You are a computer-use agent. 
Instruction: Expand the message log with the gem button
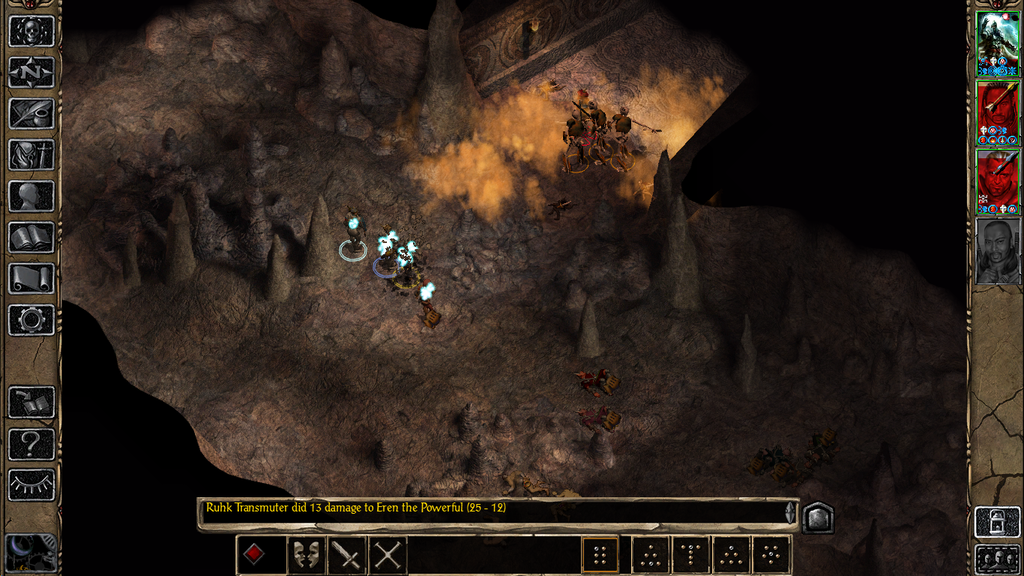817,516
